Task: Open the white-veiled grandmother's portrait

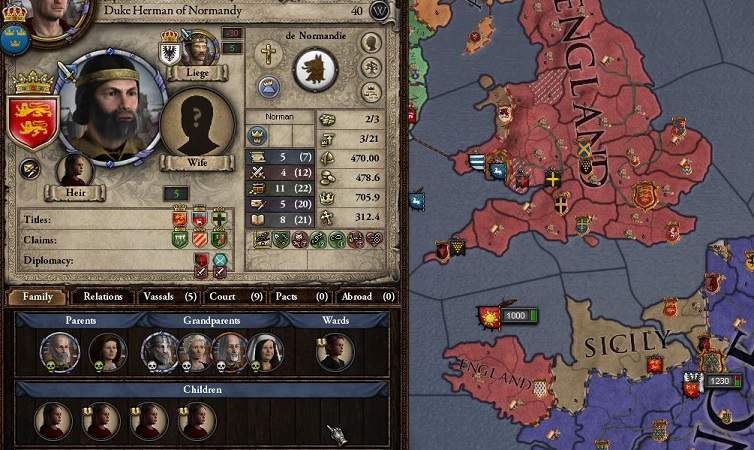Action: (264, 351)
